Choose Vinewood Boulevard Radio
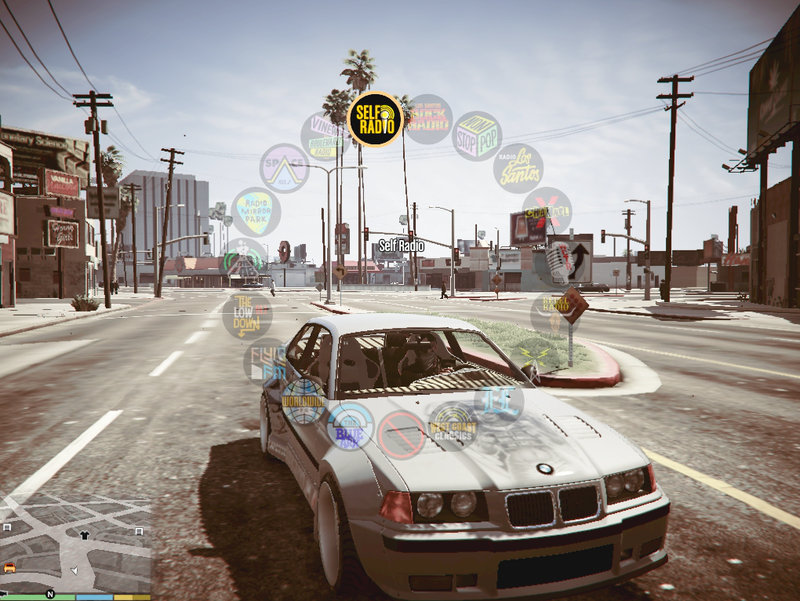The image size is (800, 601). click(325, 136)
